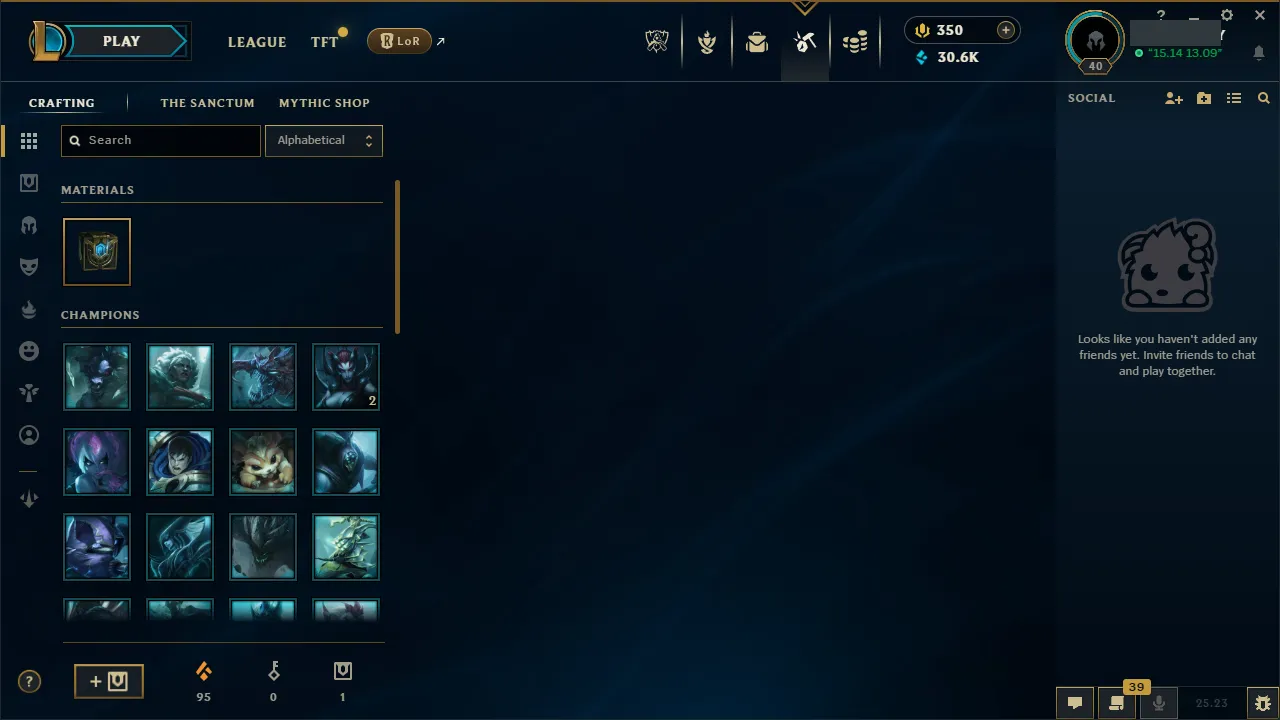Select the emotes smiley filter in the sidebar
1280x720 pixels.
pyautogui.click(x=29, y=350)
